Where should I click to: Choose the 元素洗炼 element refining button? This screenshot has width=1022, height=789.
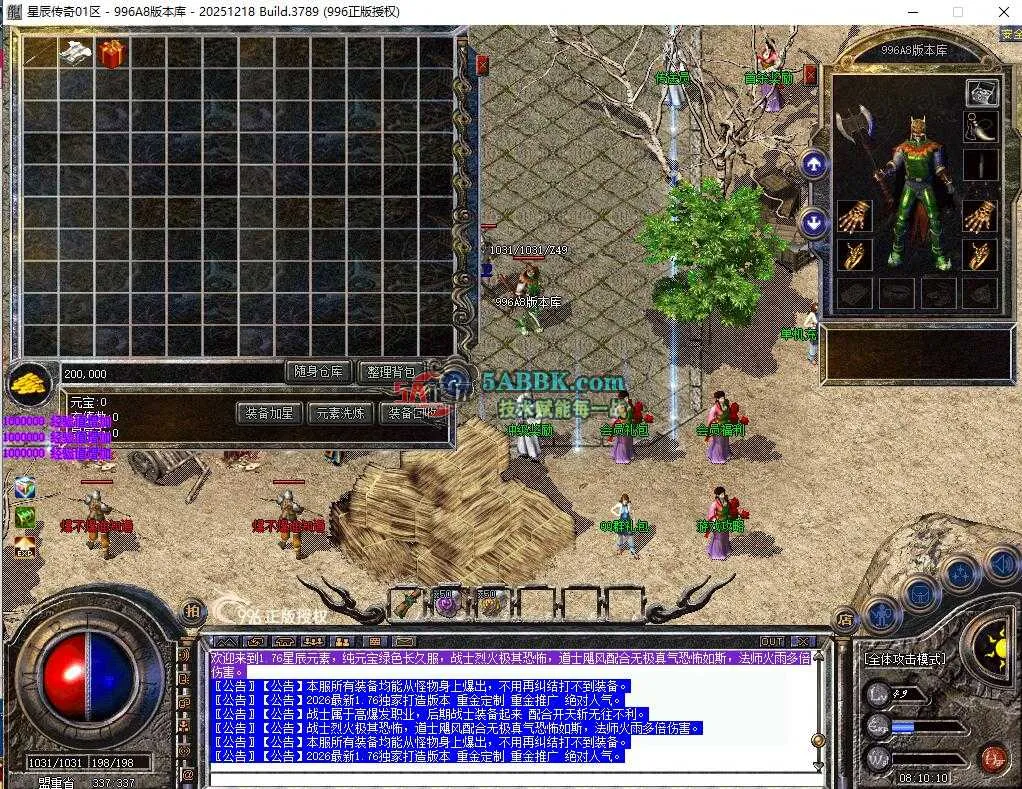[340, 412]
